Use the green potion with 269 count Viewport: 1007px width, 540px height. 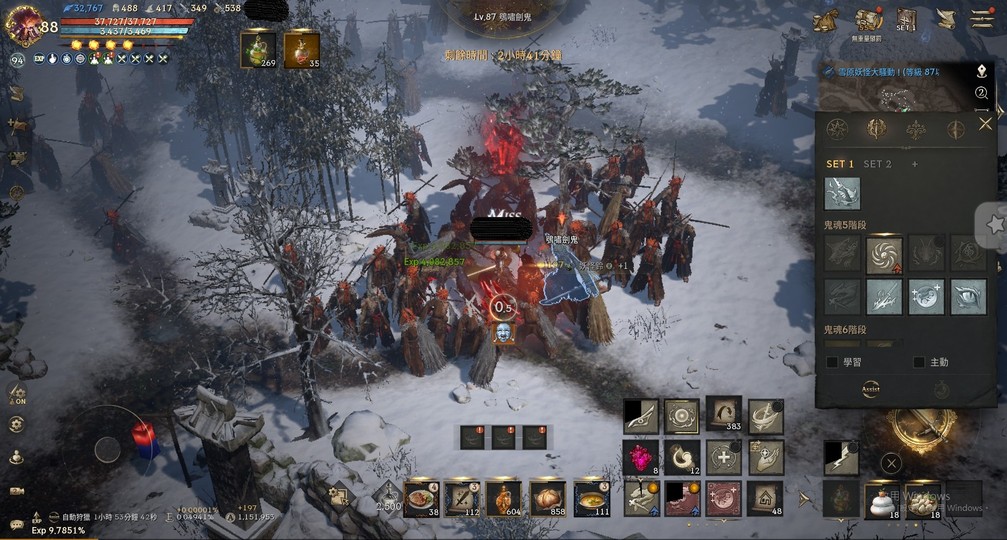(x=258, y=49)
